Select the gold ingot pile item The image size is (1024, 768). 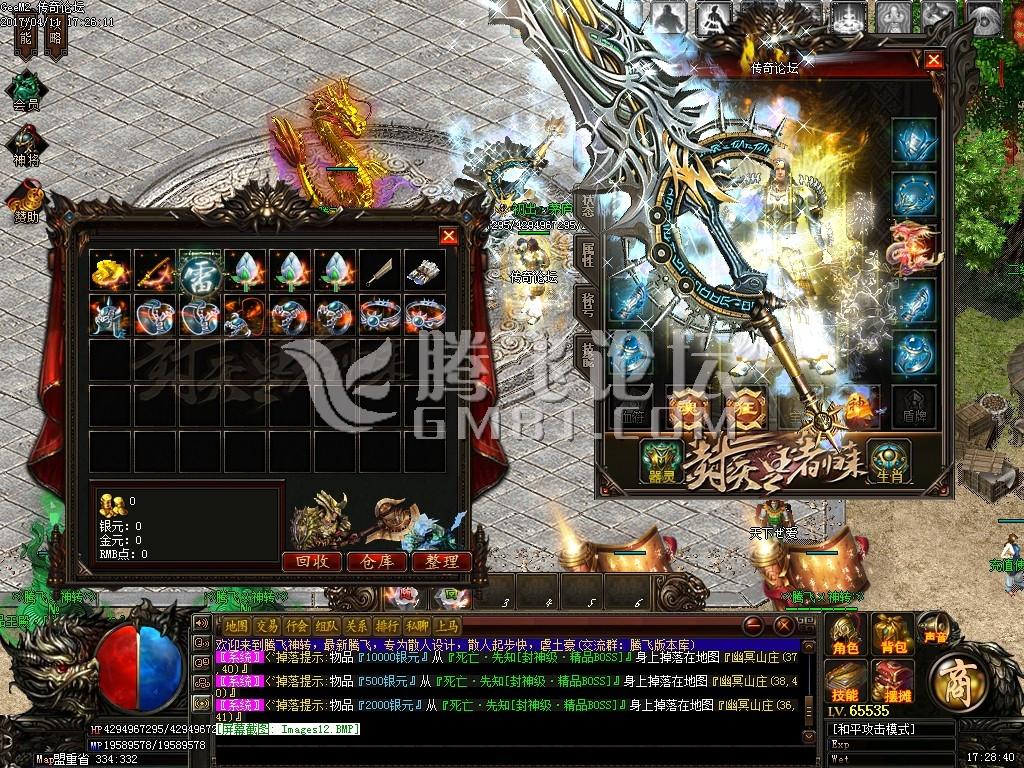click(x=109, y=269)
